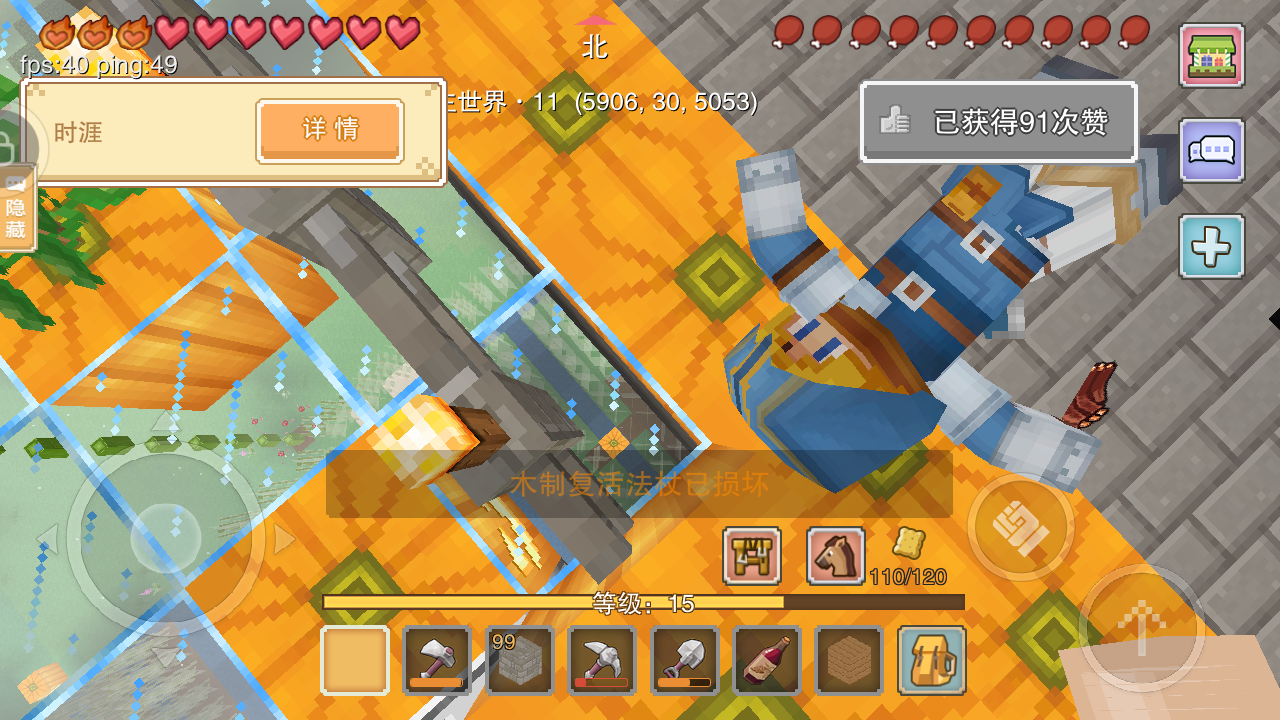Open the chat speech bubble button
Viewport: 1280px width, 720px height.
click(x=1211, y=151)
